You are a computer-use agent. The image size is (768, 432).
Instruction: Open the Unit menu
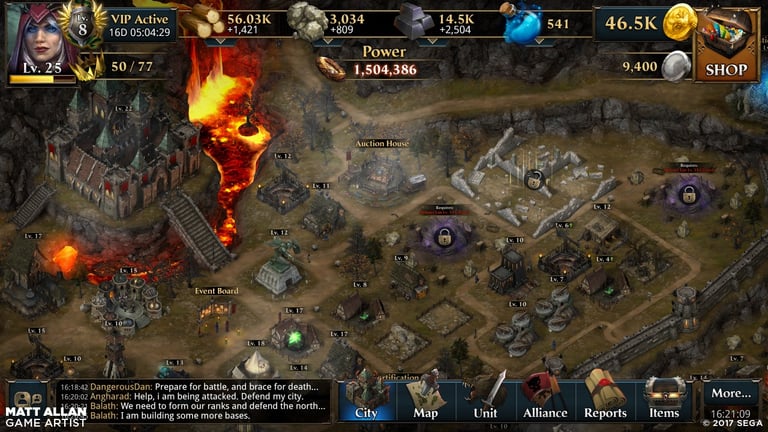click(x=486, y=398)
